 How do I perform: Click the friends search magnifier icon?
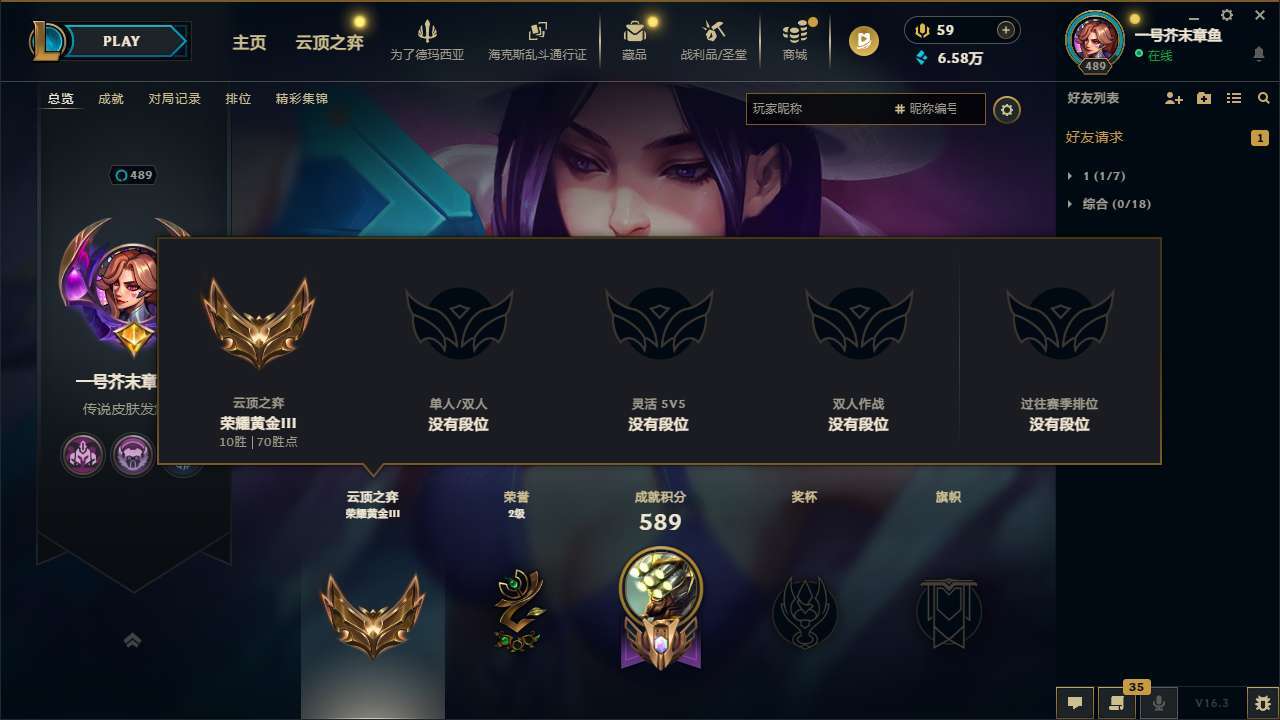[x=1264, y=98]
